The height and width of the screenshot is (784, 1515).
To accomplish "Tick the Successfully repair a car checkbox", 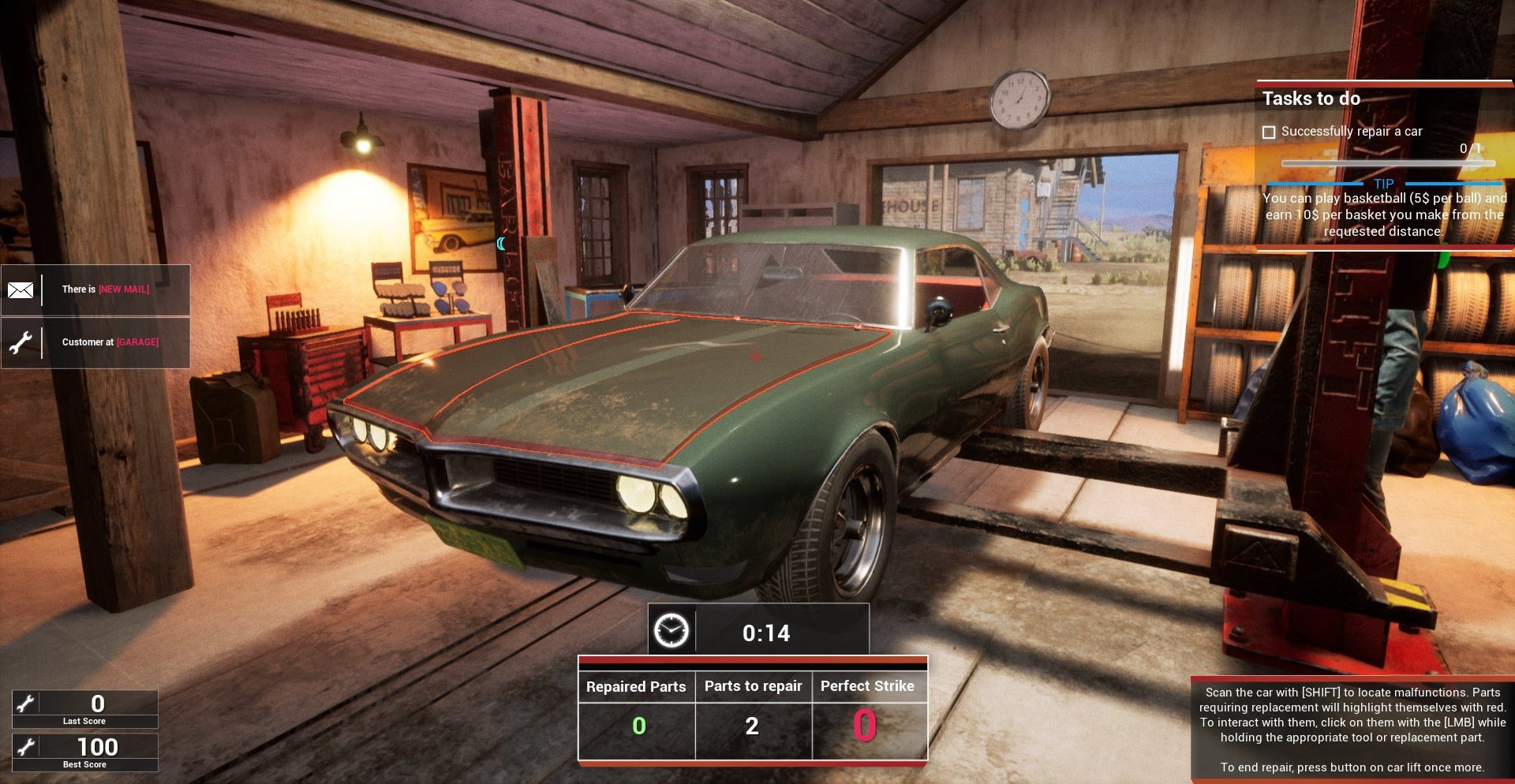I will click(x=1269, y=133).
